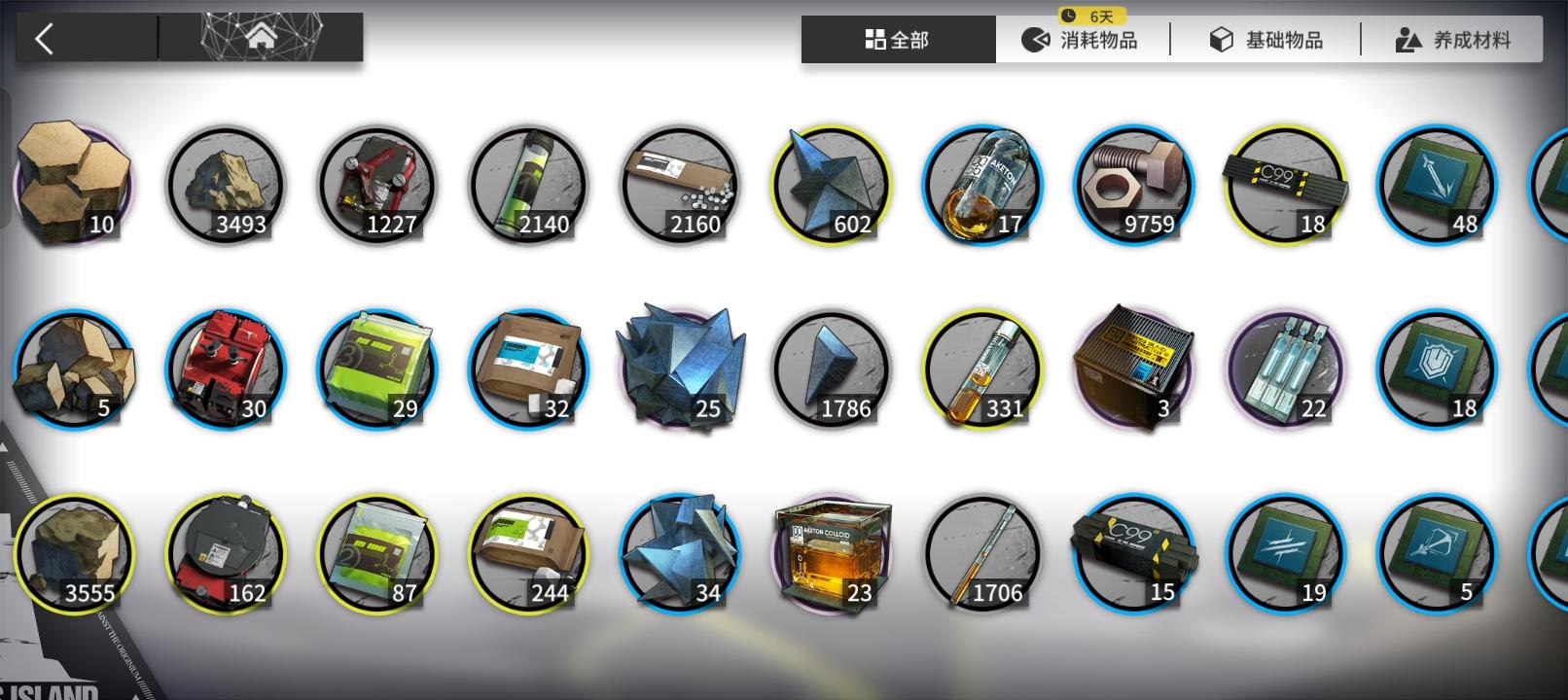Return to main menu via home icon
Image resolution: width=1568 pixels, height=700 pixels.
click(261, 36)
